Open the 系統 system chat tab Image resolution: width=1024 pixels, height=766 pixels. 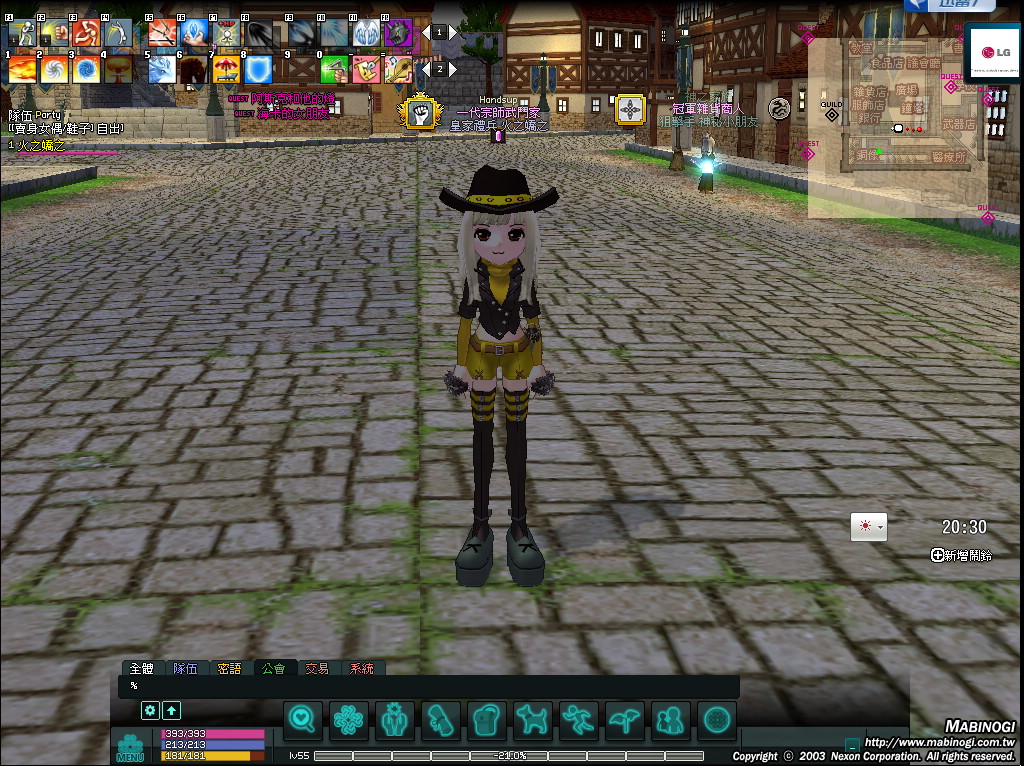tap(361, 668)
